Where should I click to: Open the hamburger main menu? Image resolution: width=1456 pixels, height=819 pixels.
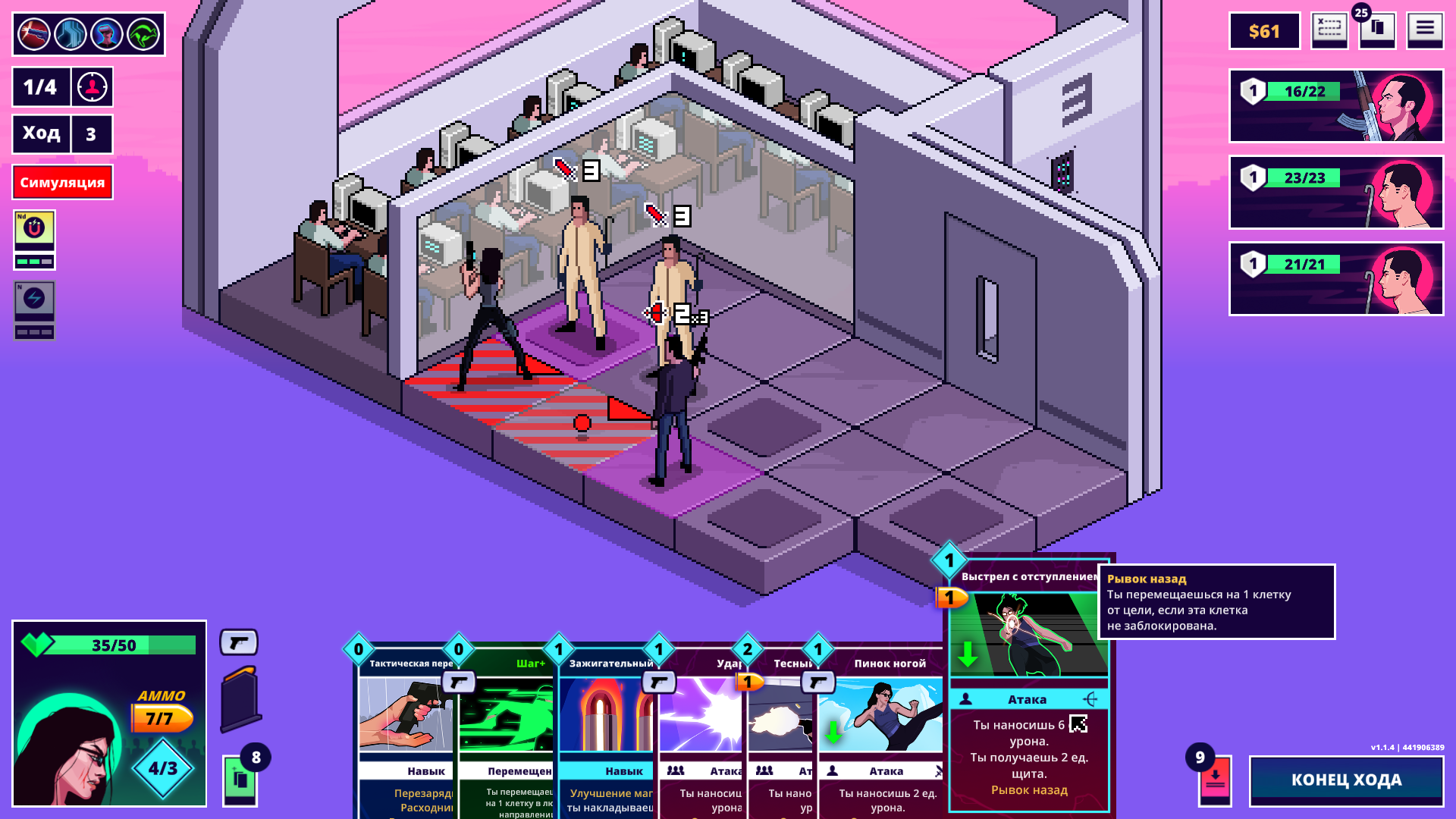1425,30
